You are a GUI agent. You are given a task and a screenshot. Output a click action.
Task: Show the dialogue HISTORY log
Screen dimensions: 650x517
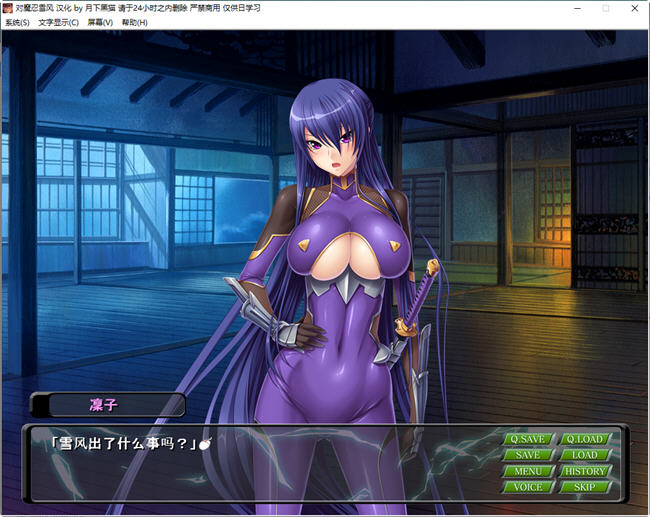(x=585, y=471)
